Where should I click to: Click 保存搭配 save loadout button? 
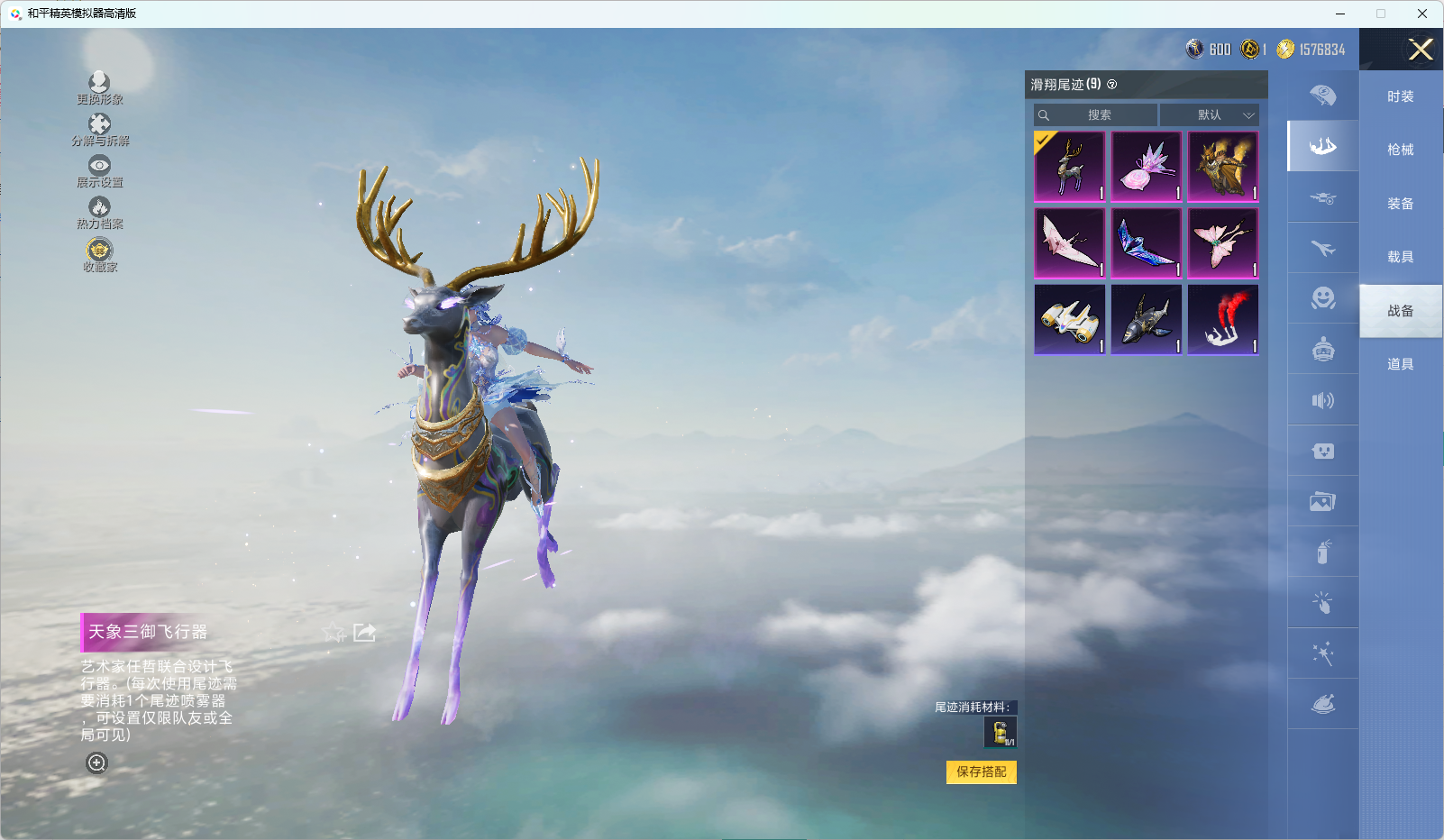click(981, 772)
